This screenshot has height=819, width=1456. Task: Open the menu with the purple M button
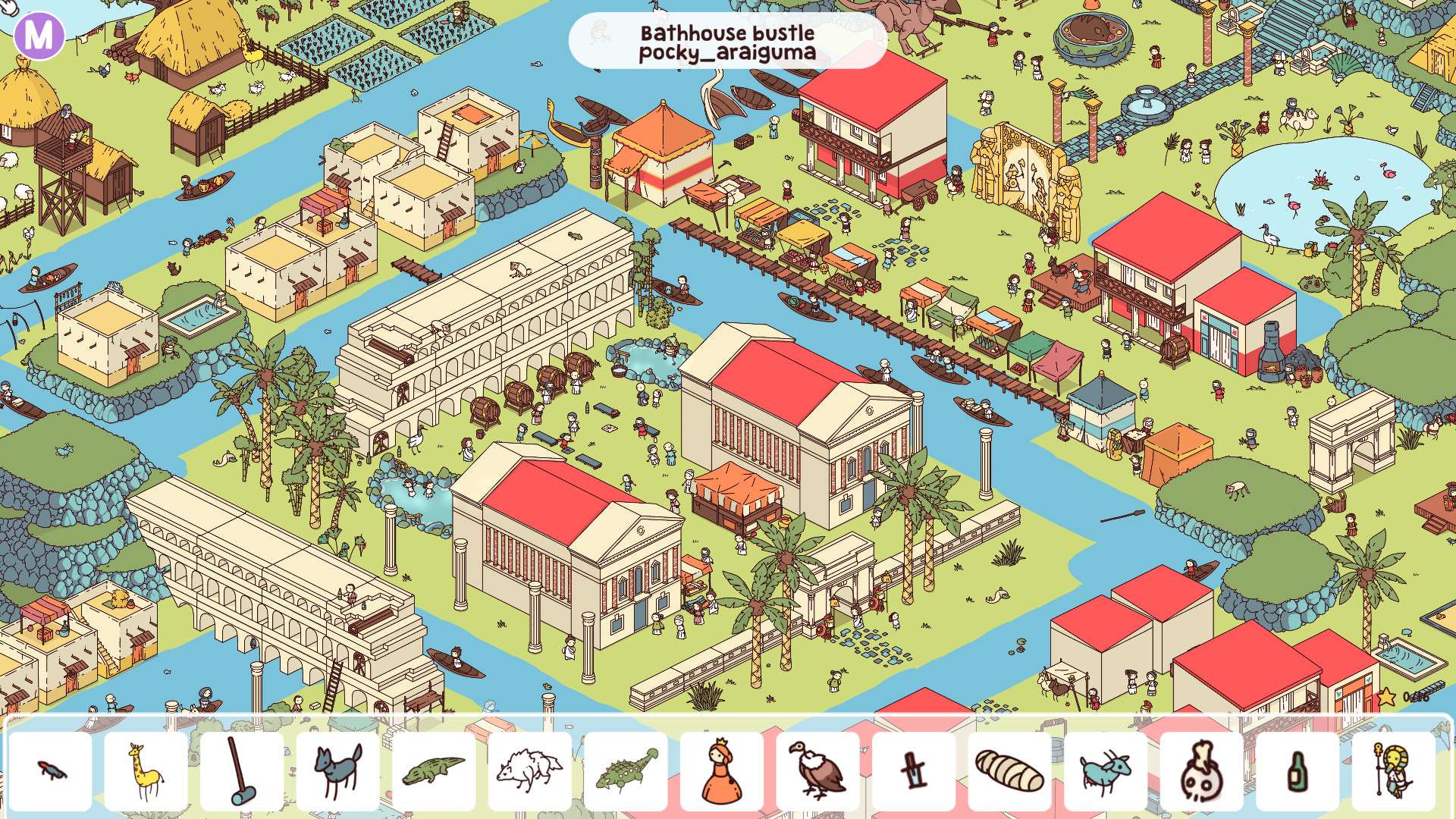[x=39, y=33]
